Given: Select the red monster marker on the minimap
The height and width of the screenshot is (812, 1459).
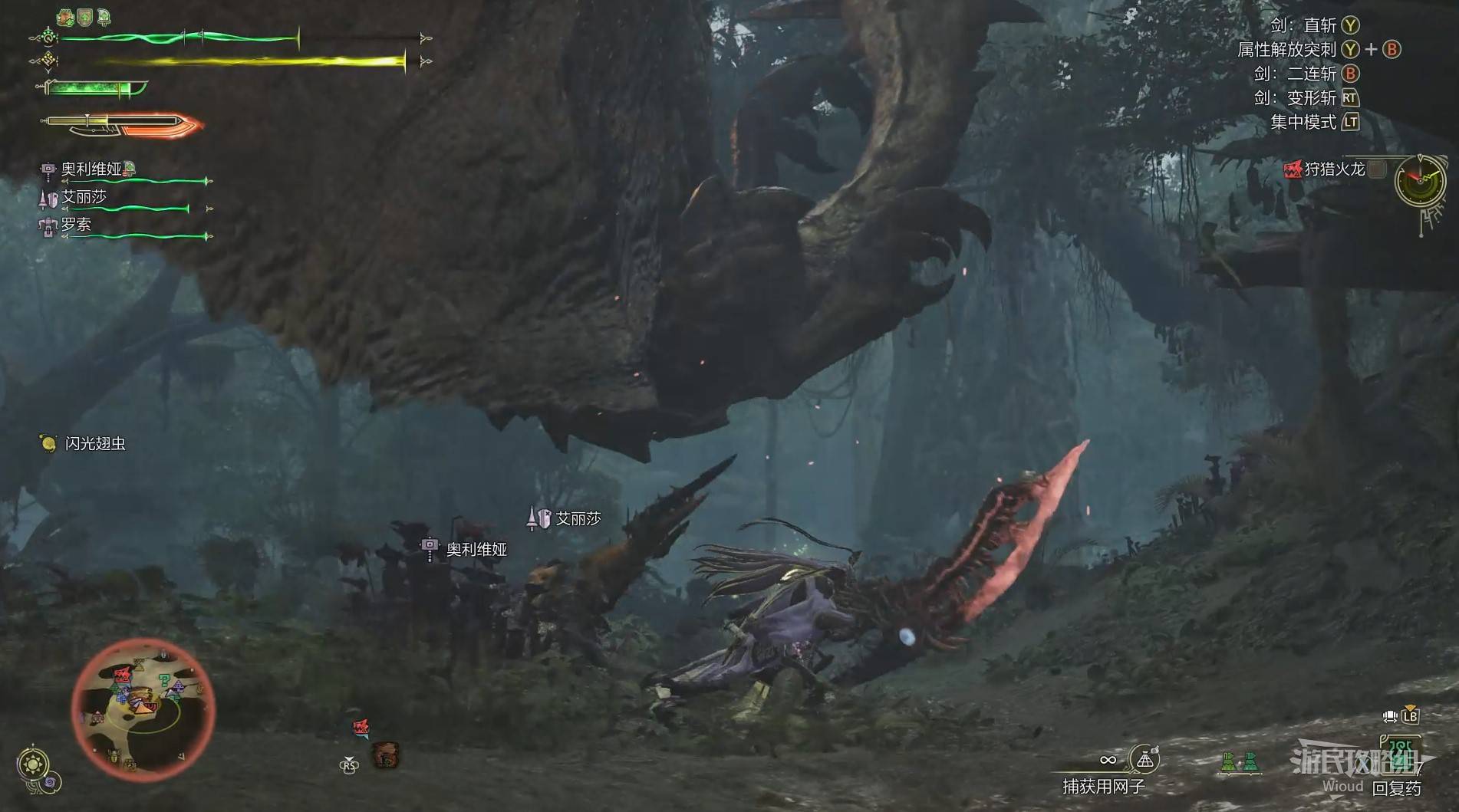Looking at the screenshot, I should (122, 676).
